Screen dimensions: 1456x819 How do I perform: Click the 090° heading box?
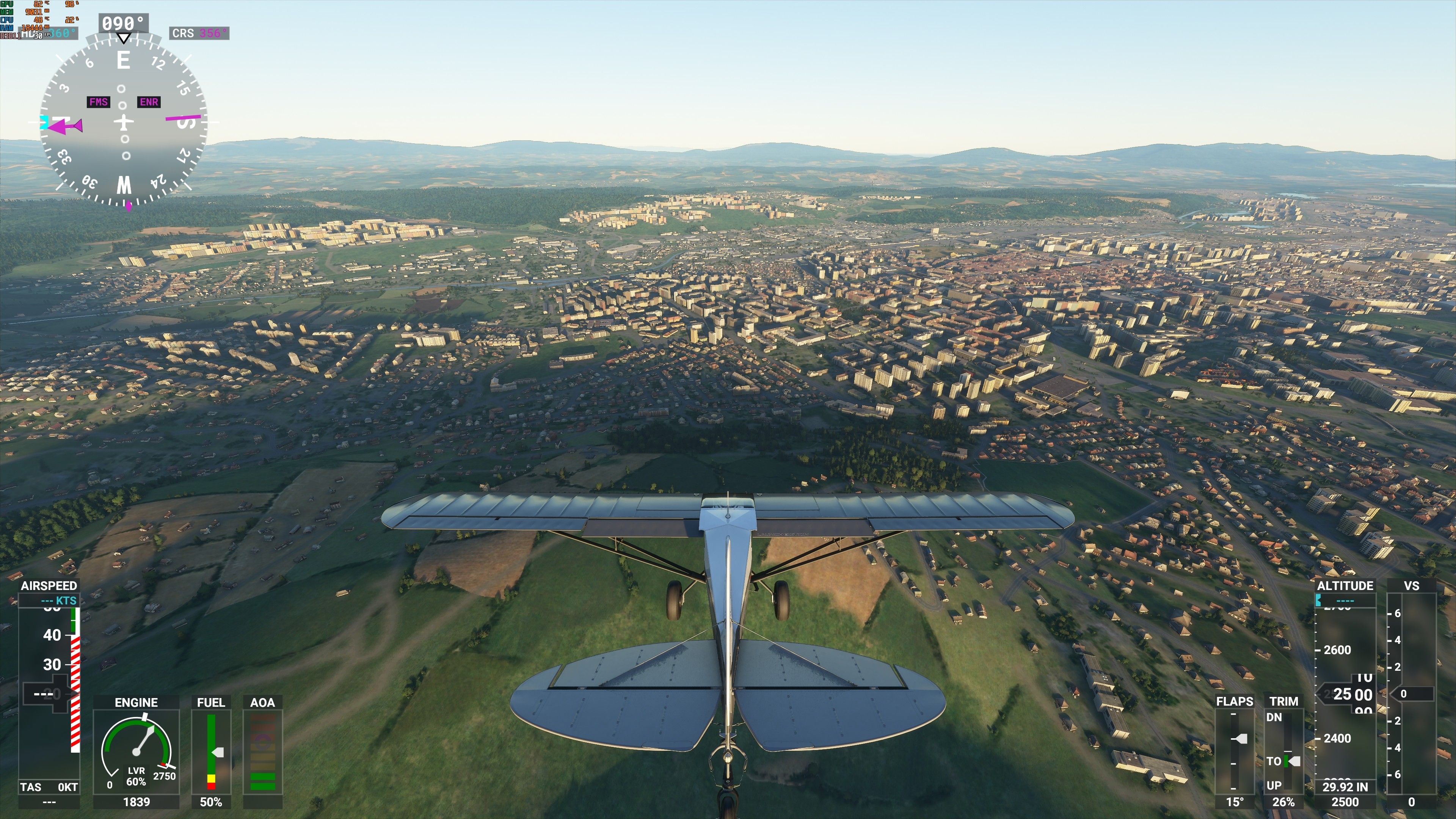coord(124,23)
